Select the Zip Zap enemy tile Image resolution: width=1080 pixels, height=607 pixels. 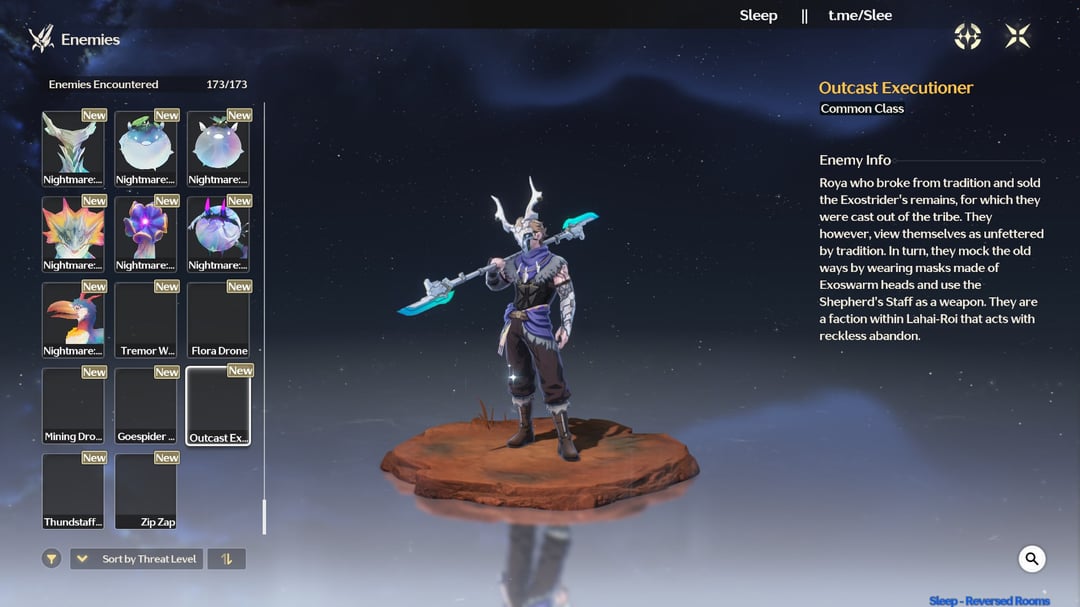tap(146, 491)
